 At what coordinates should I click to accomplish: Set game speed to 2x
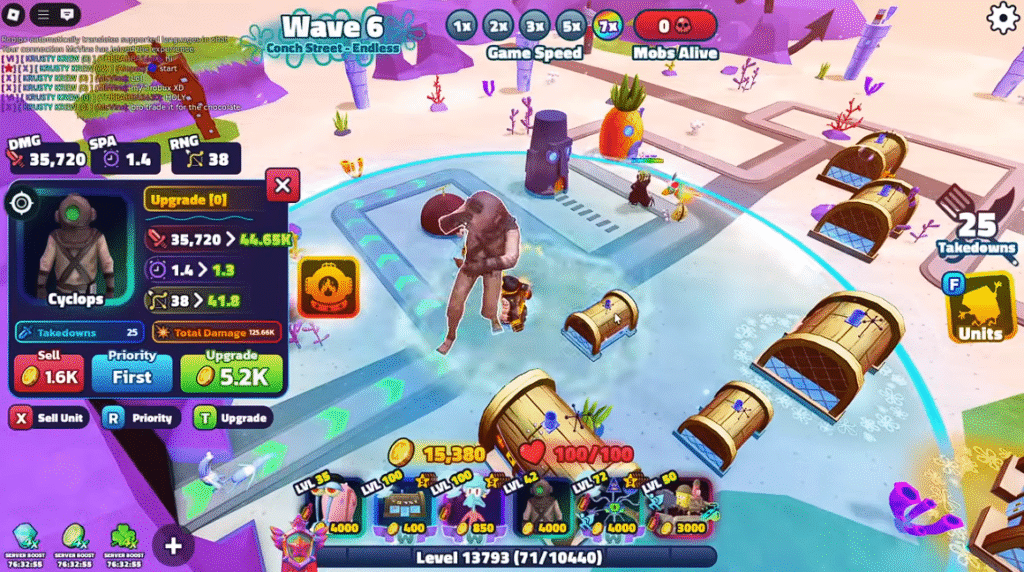tap(497, 25)
